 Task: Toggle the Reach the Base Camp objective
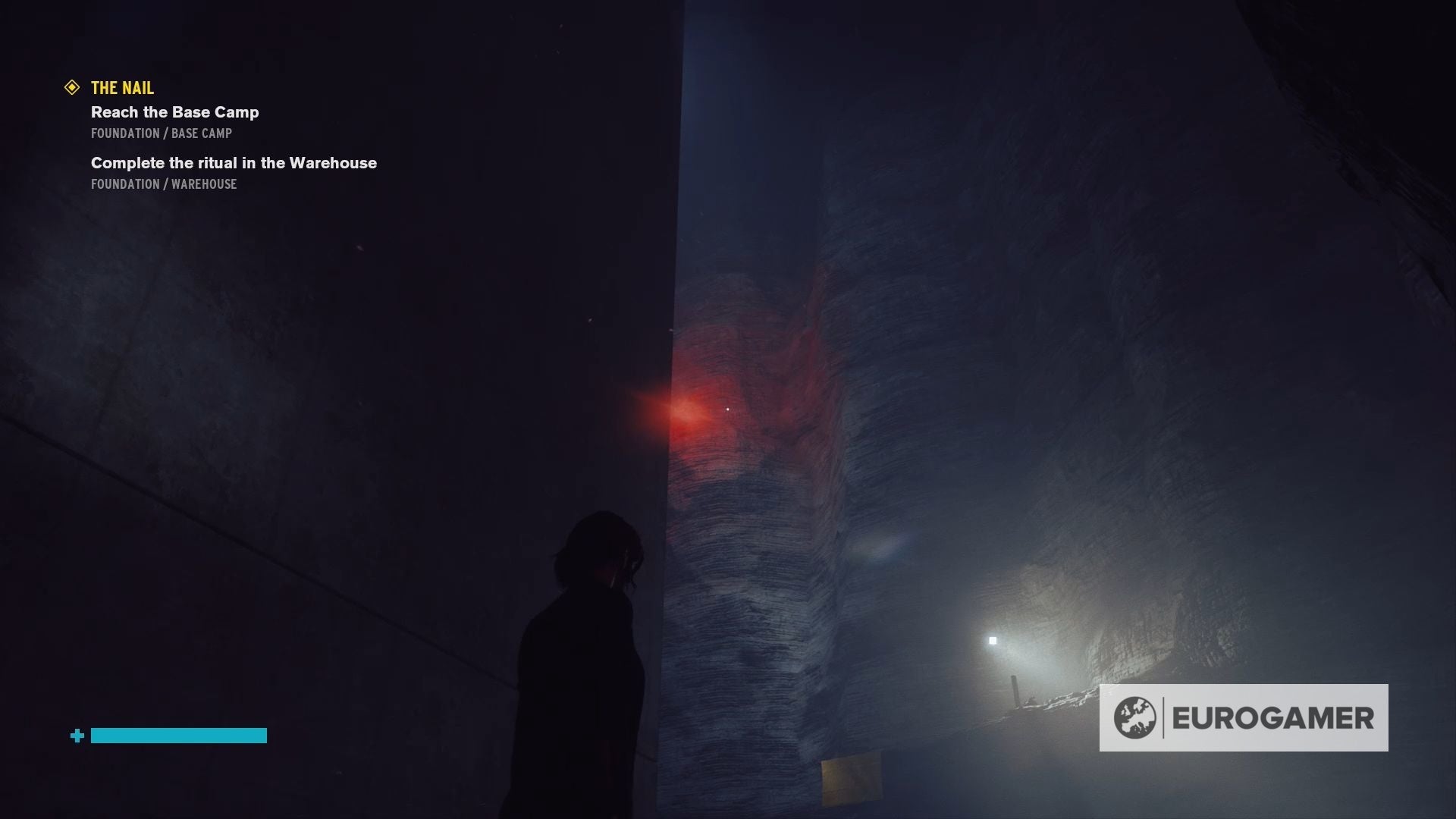(x=175, y=112)
